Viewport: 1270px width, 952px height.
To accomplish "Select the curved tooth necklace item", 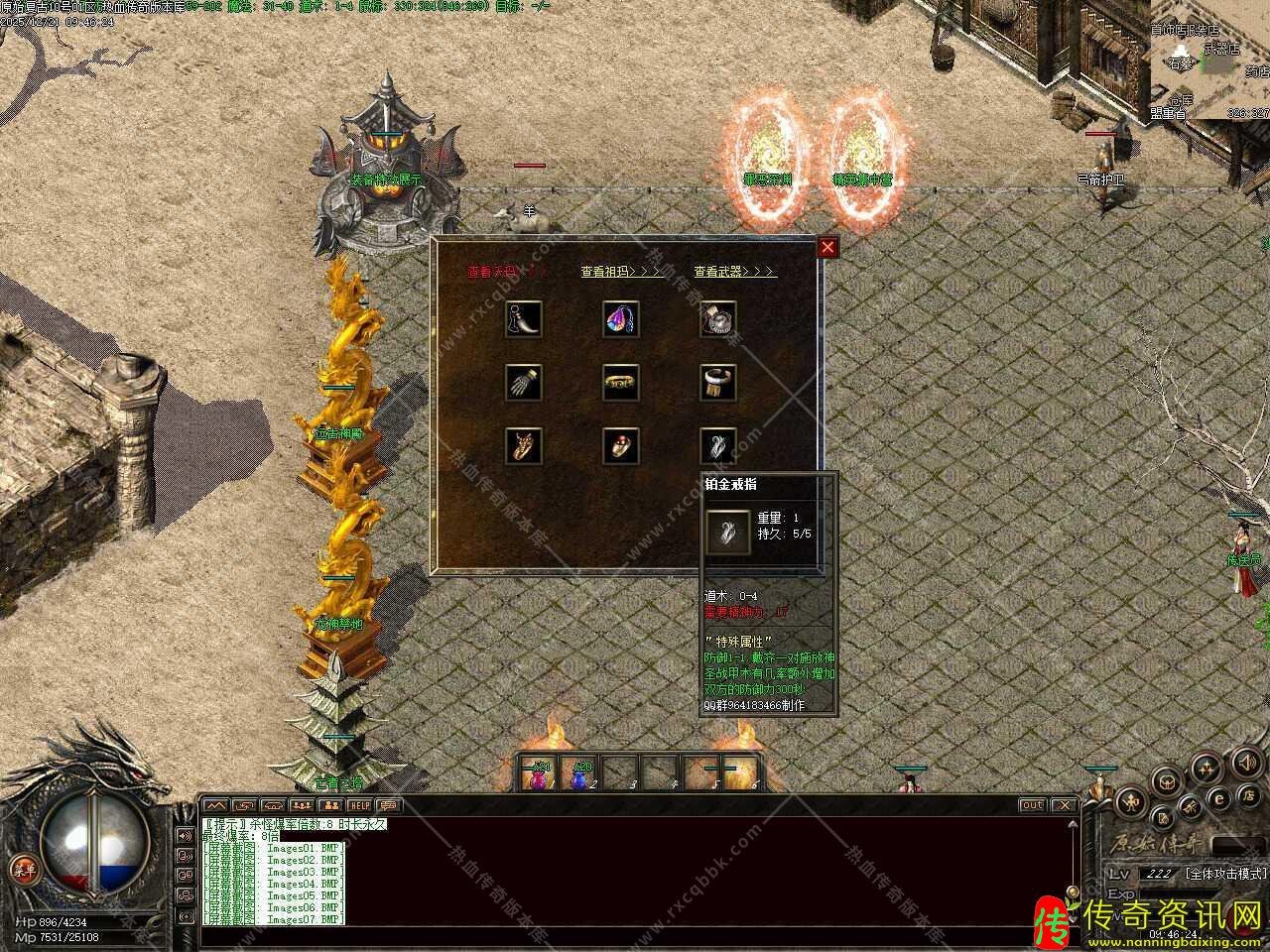I will (x=523, y=318).
